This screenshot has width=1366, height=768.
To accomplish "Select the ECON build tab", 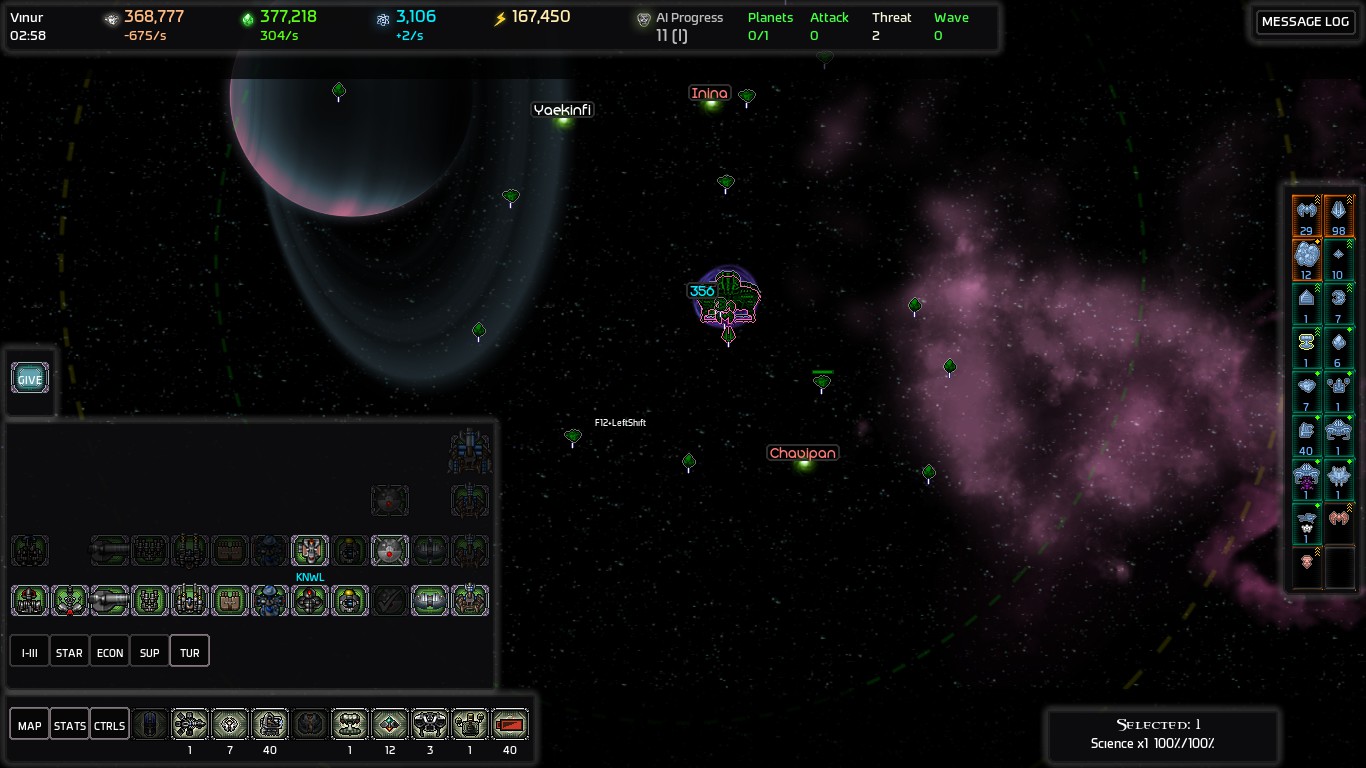I will (x=110, y=652).
